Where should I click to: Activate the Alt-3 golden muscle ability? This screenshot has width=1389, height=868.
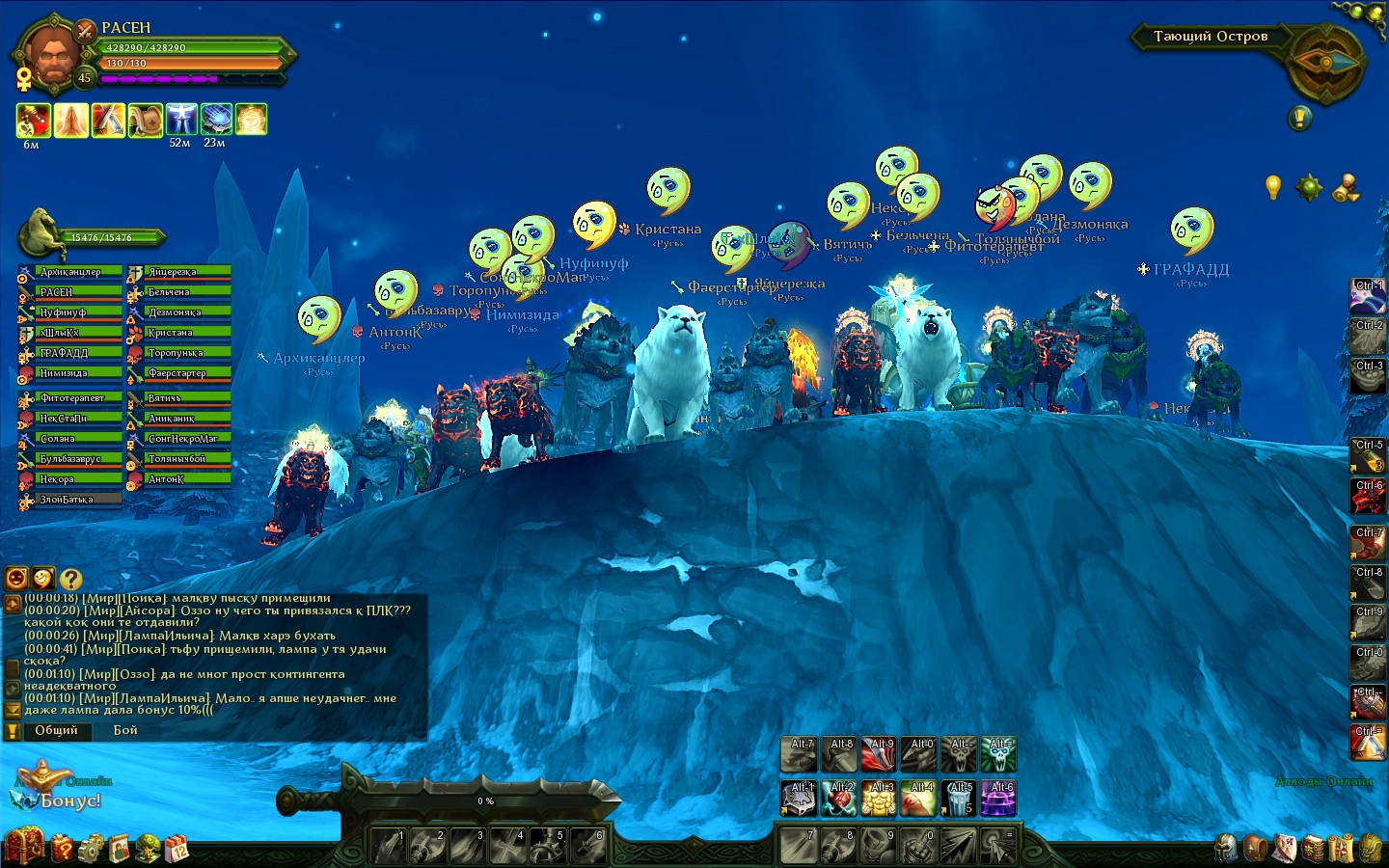(879, 798)
